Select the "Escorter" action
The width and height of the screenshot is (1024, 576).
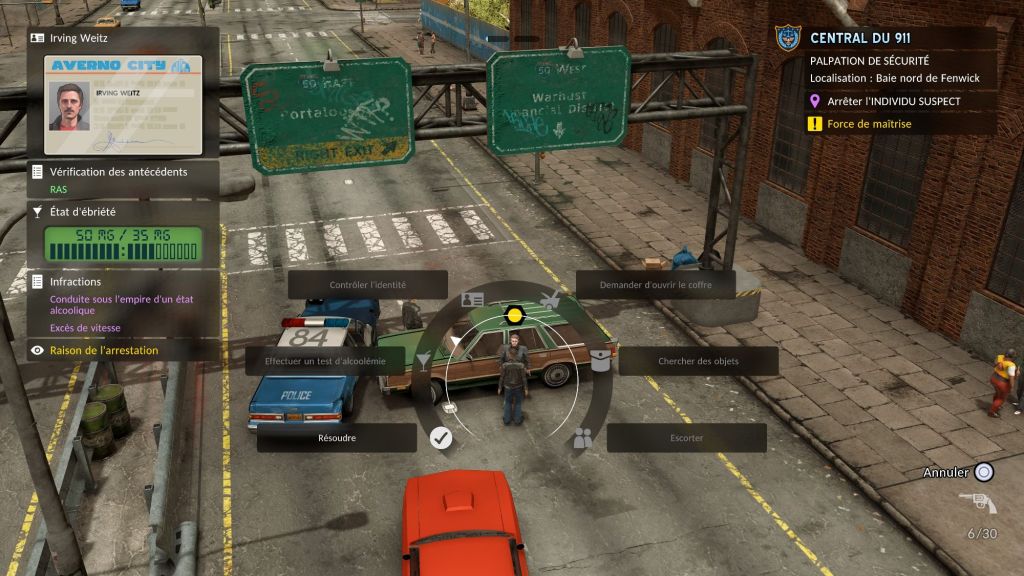(x=686, y=438)
